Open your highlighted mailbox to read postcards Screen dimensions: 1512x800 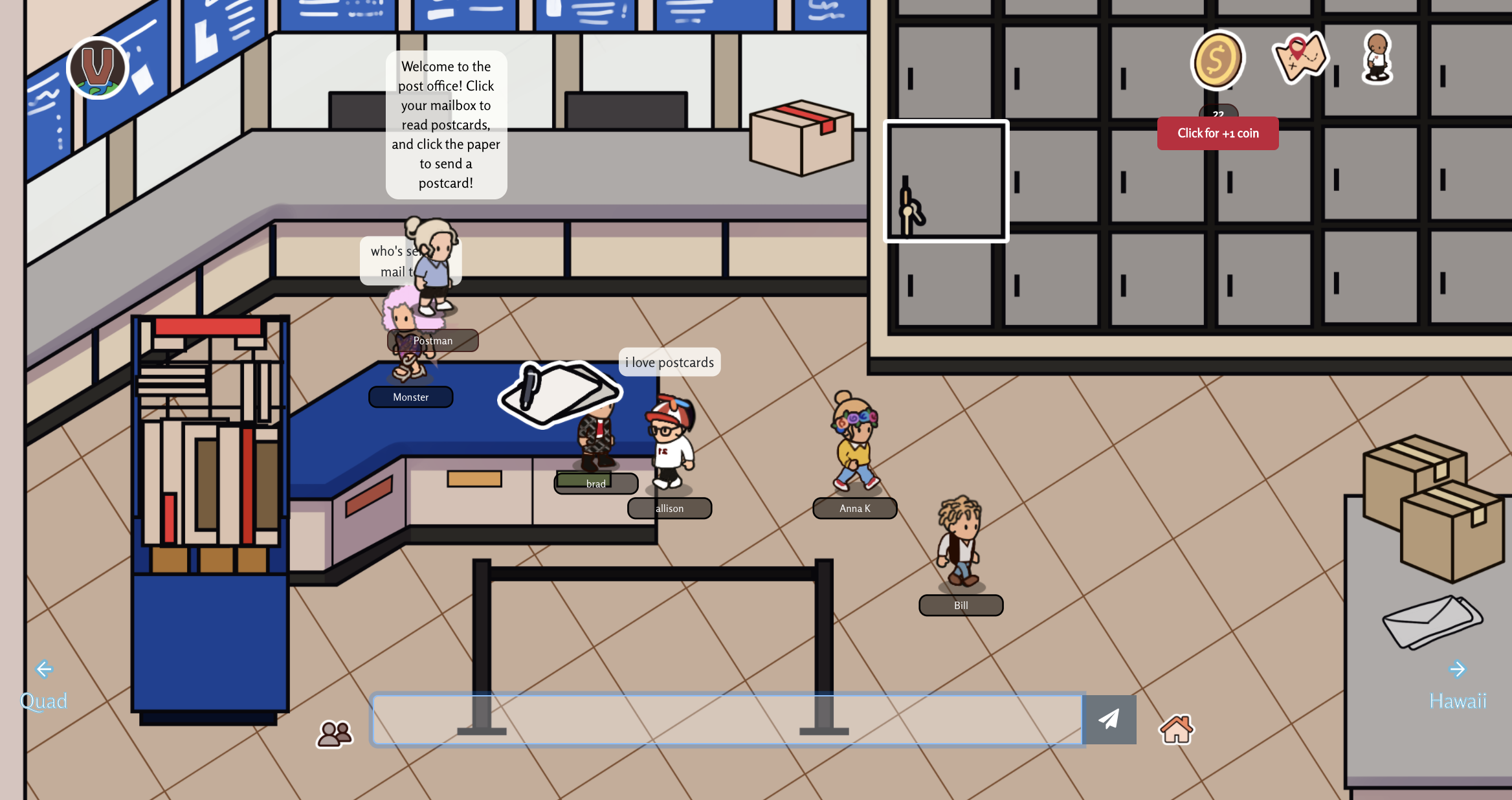coord(946,182)
